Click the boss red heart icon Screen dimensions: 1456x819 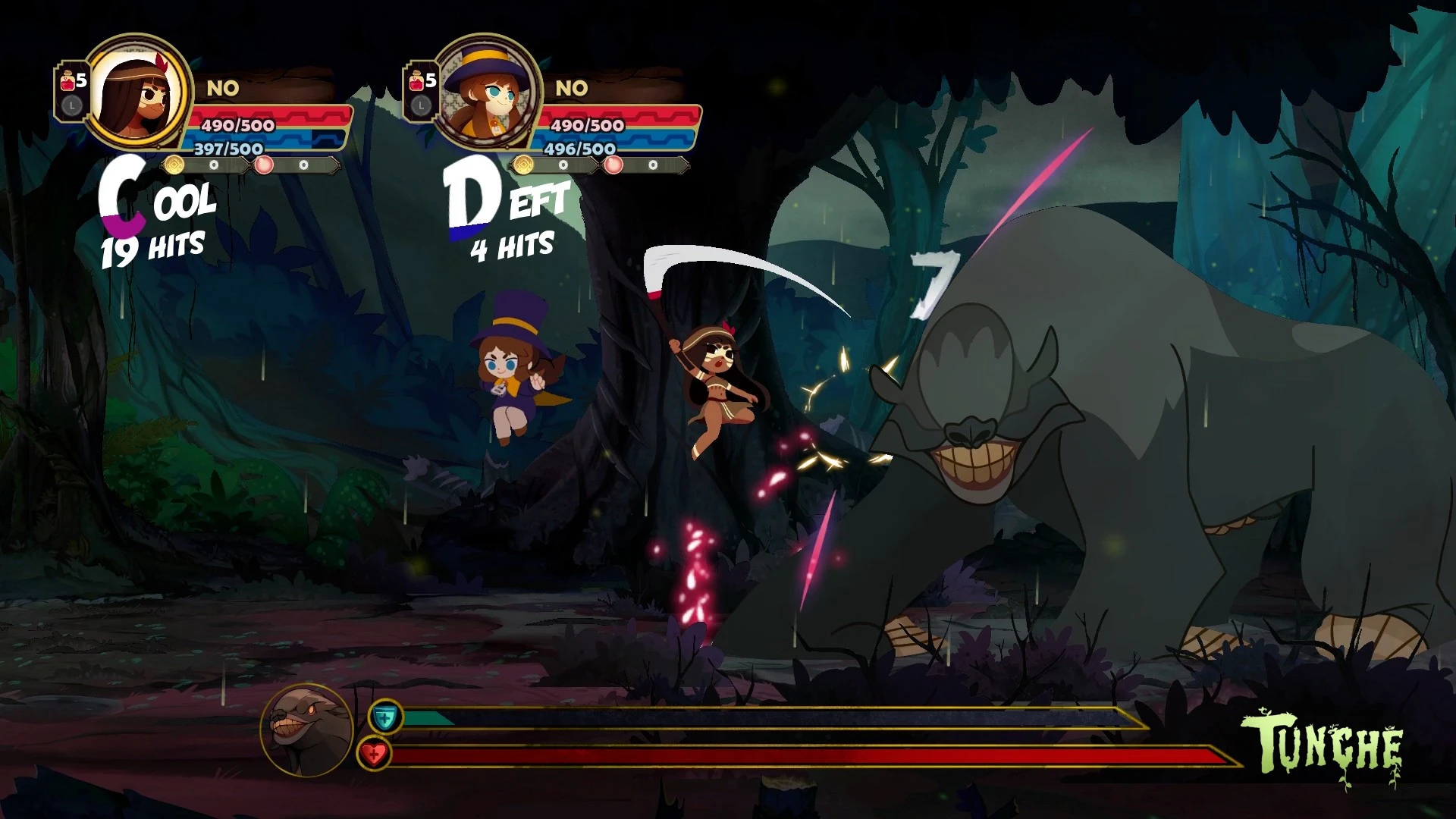[x=373, y=754]
